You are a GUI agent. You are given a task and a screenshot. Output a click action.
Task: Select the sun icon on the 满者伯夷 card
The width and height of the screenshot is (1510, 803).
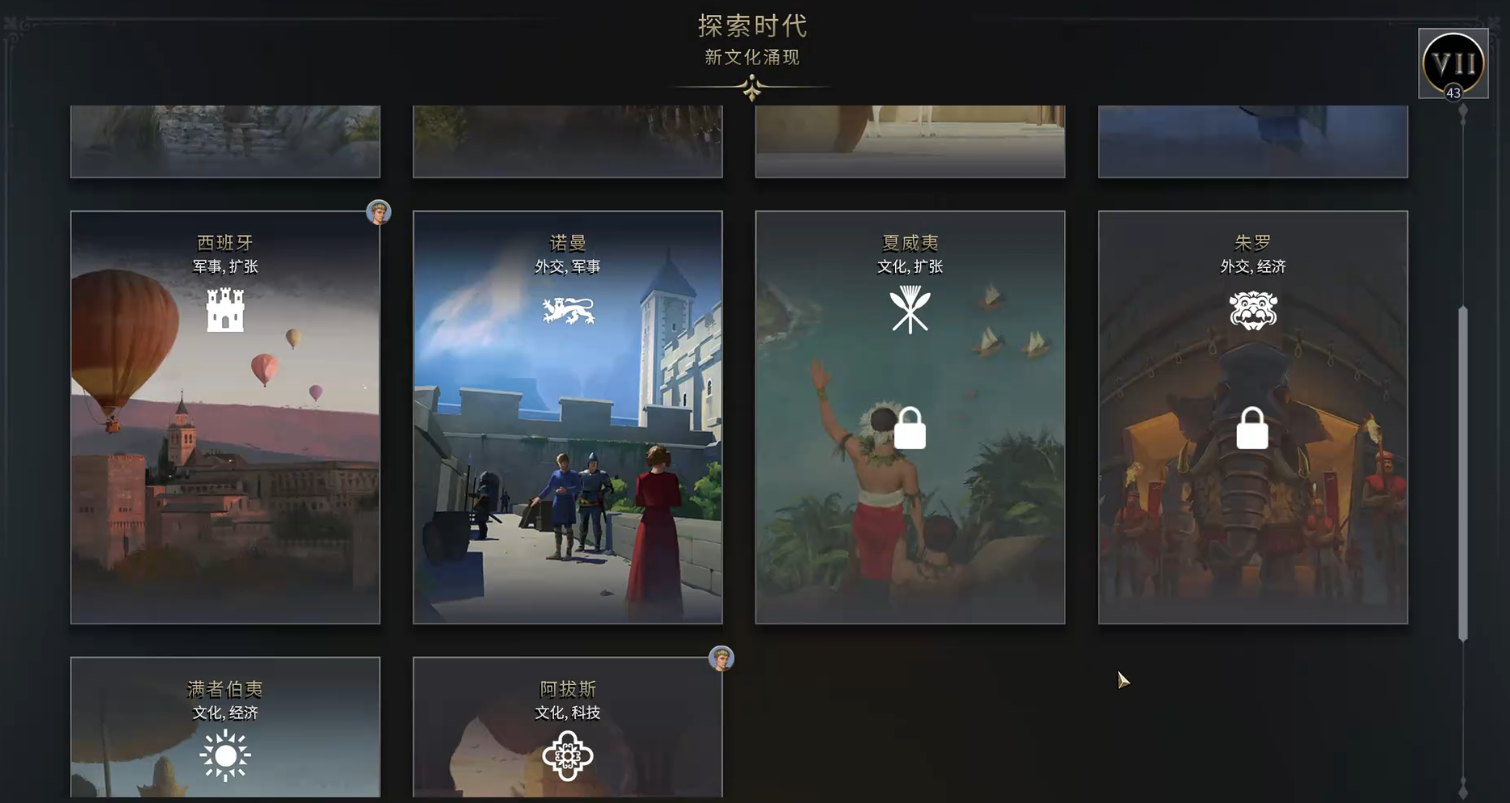pos(225,755)
